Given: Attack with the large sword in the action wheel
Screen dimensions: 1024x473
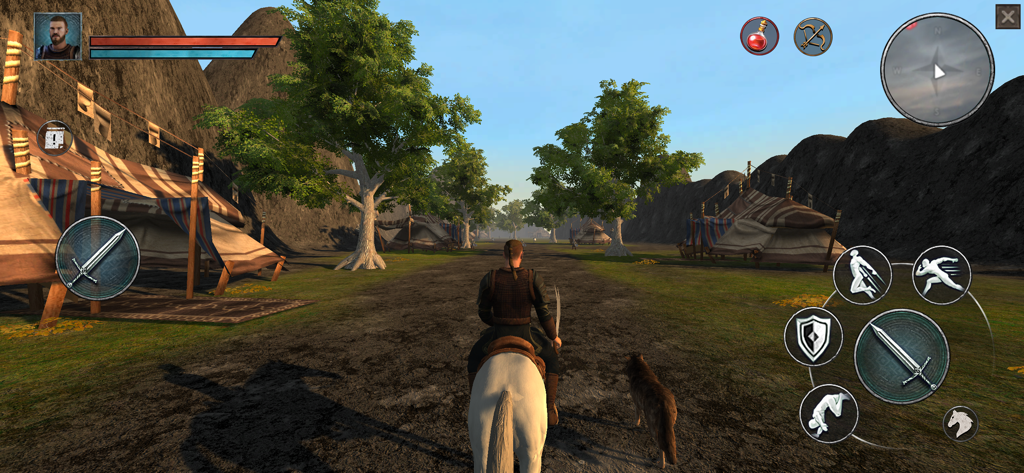Looking at the screenshot, I should [901, 356].
